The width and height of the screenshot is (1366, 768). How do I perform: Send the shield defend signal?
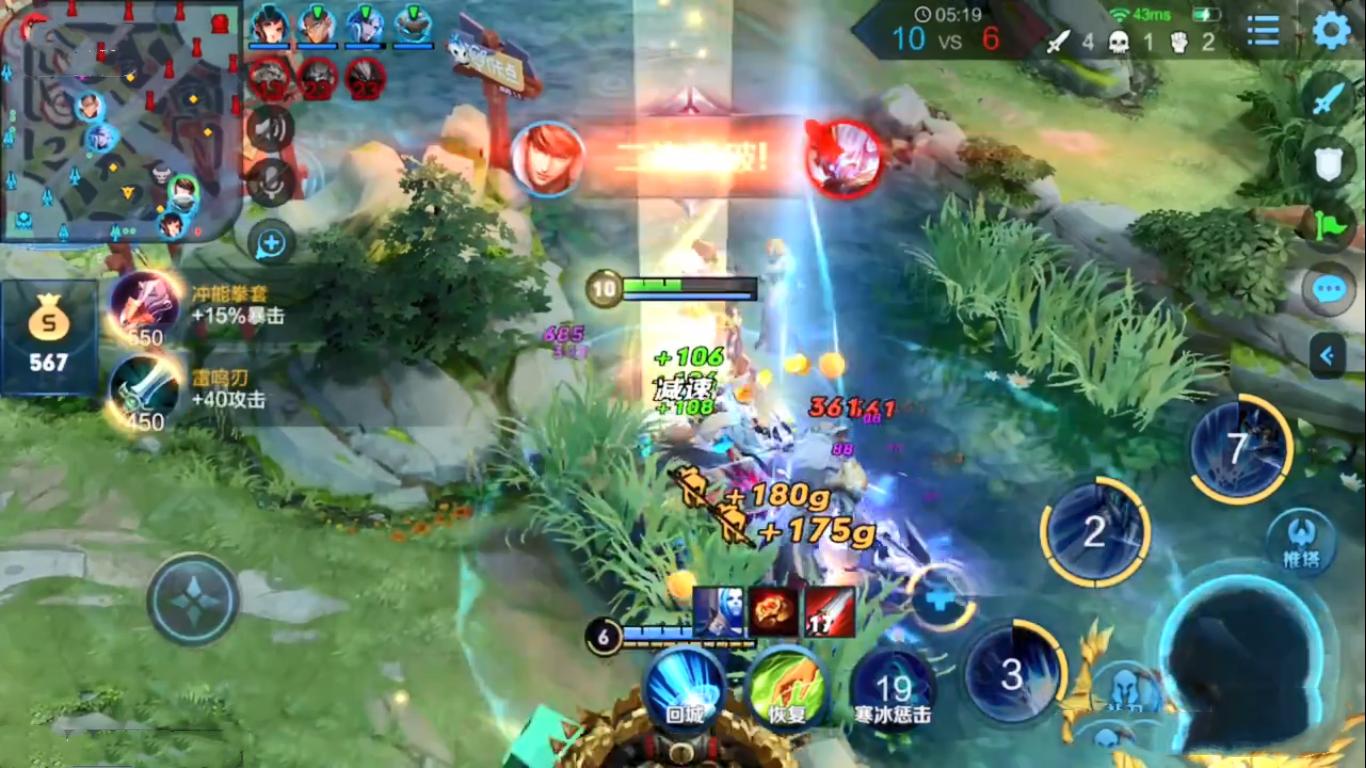(x=1328, y=163)
